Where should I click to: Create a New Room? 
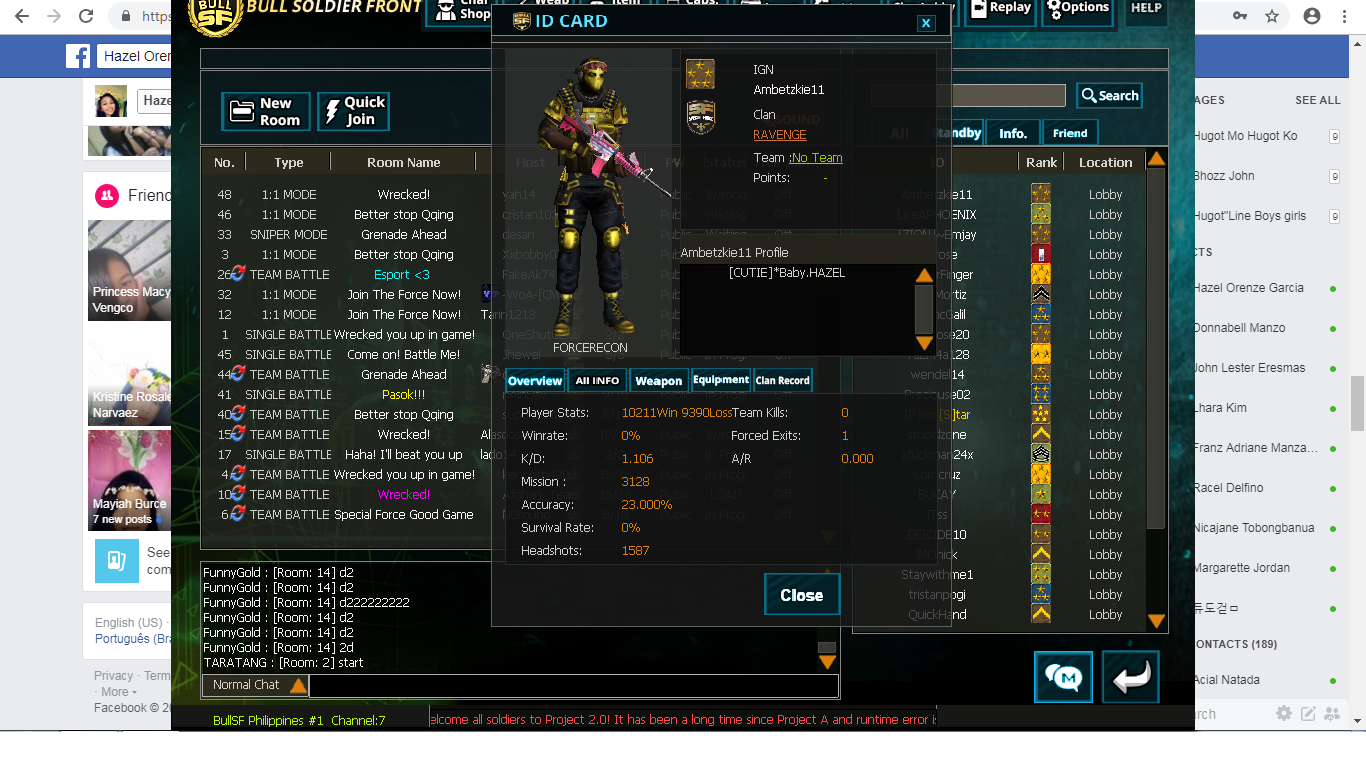coord(268,111)
